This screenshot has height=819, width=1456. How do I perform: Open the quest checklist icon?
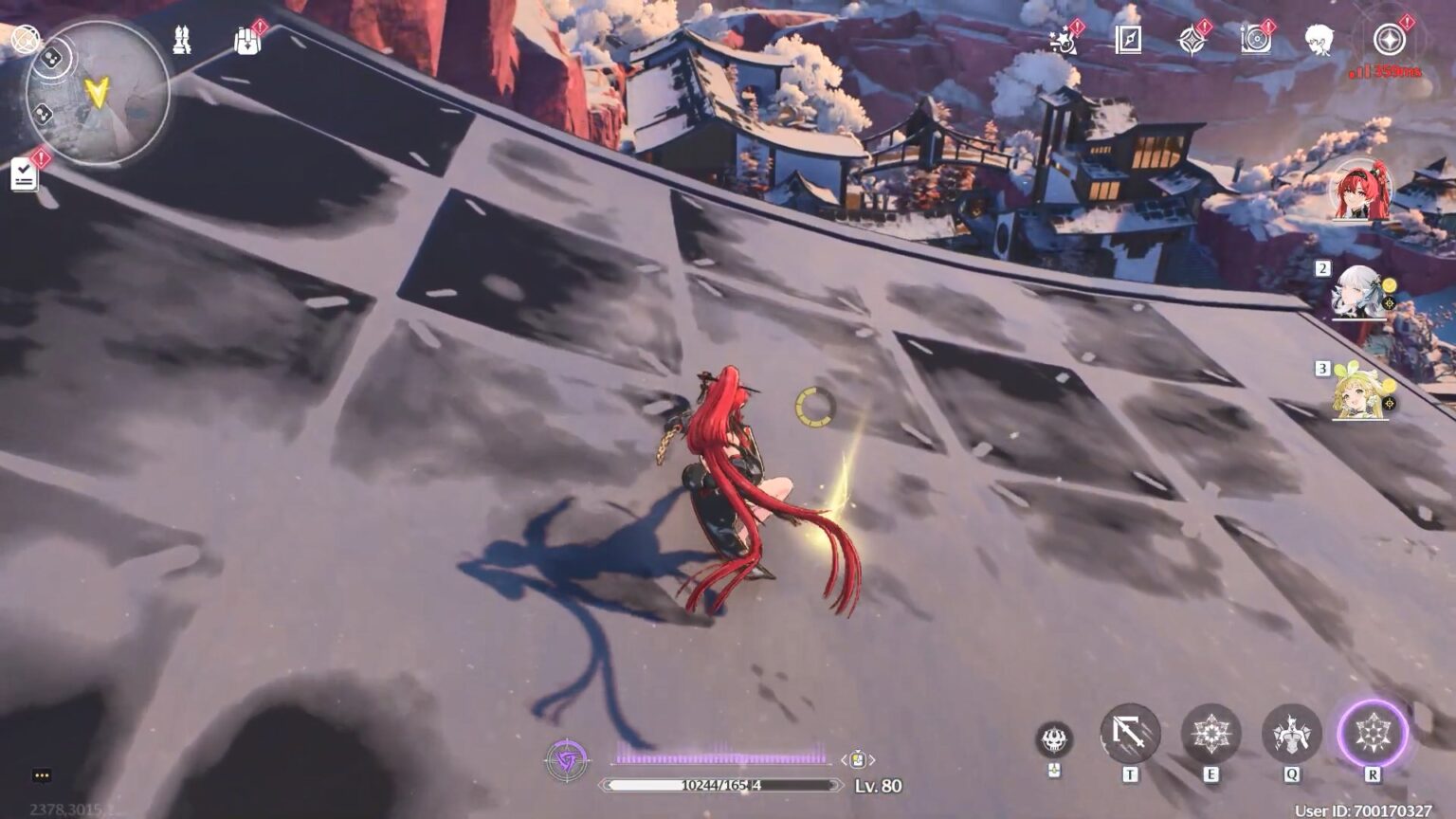(x=25, y=173)
